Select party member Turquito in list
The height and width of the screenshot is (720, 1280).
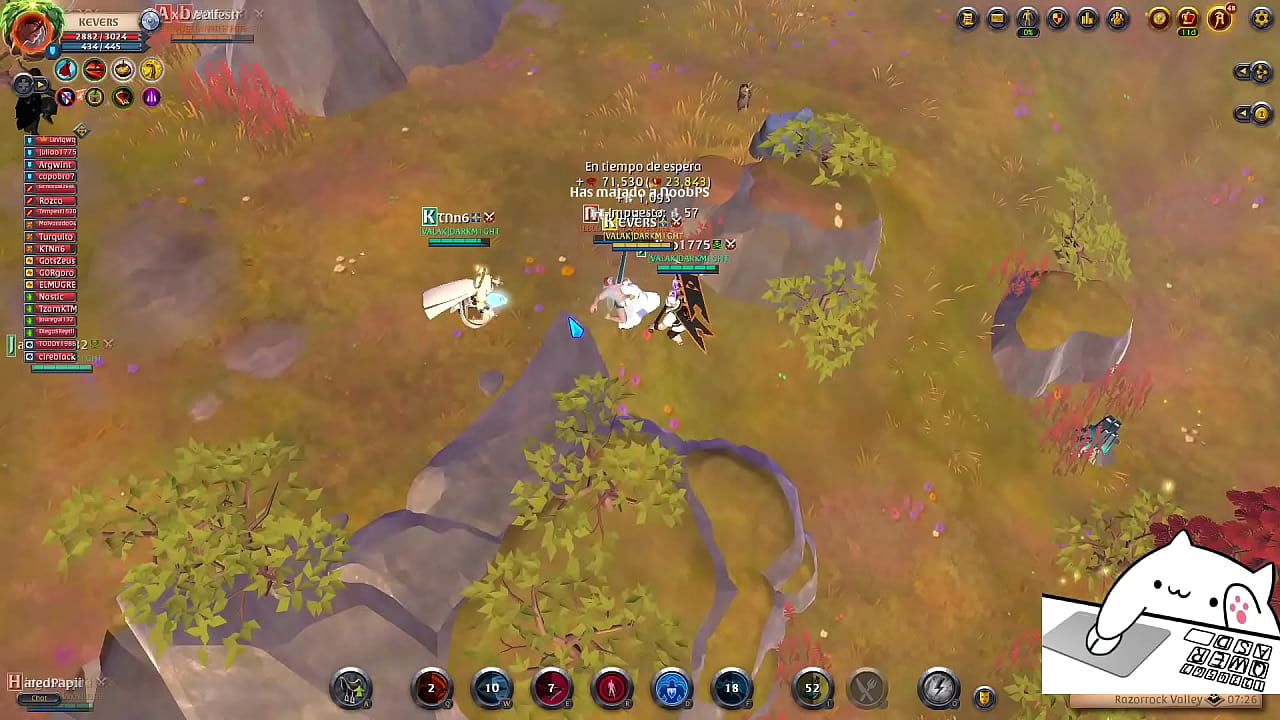(56, 237)
